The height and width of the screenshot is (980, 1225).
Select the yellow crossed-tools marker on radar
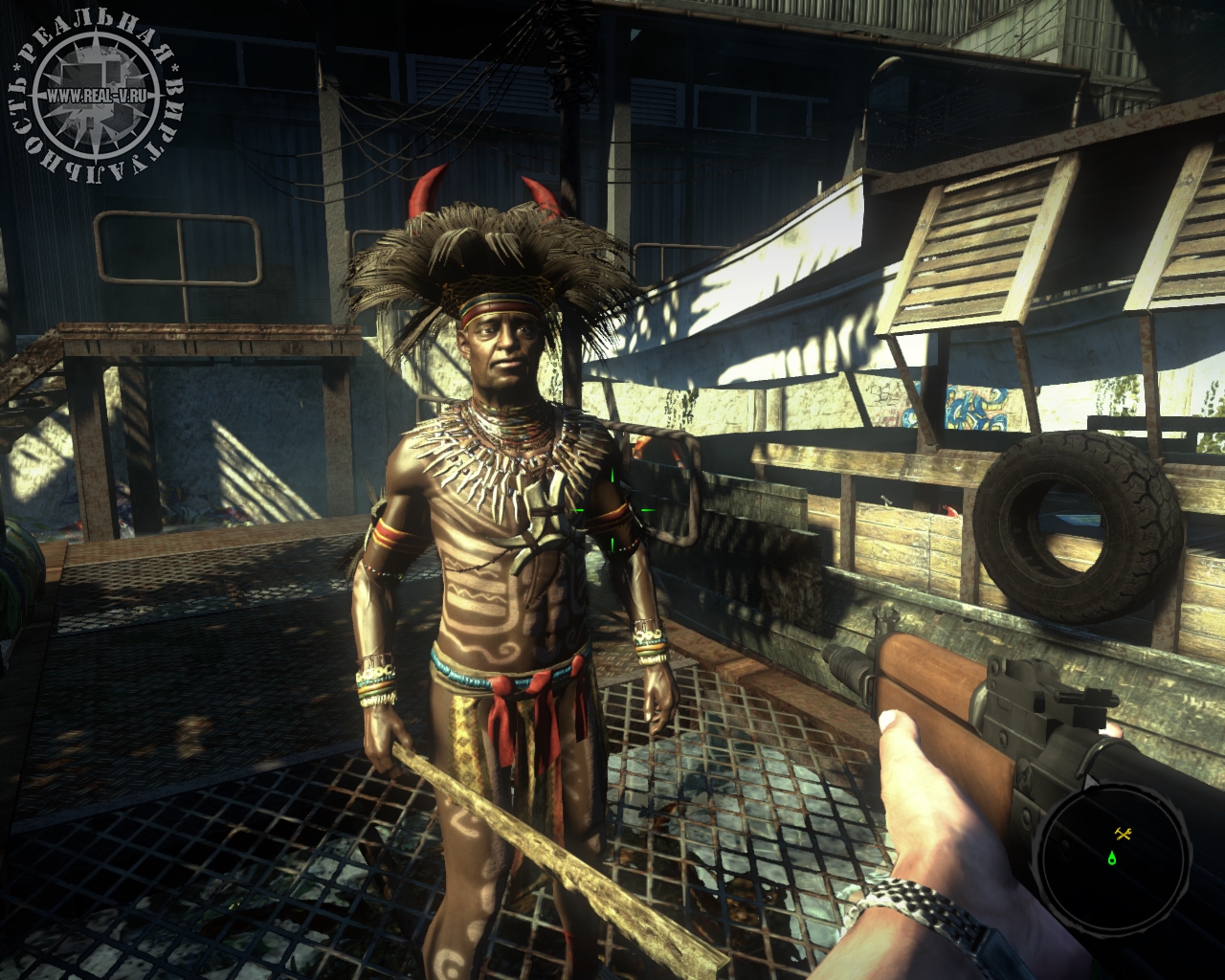click(x=1124, y=834)
